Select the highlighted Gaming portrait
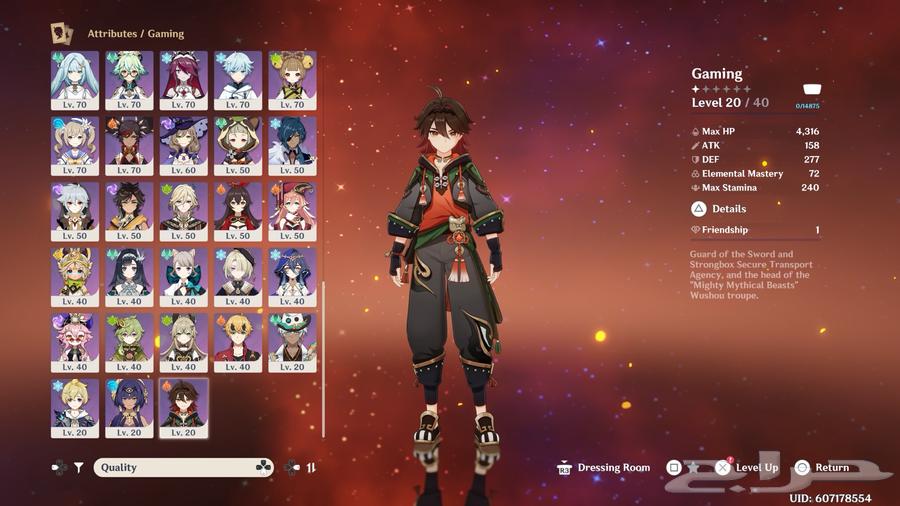 pos(183,403)
